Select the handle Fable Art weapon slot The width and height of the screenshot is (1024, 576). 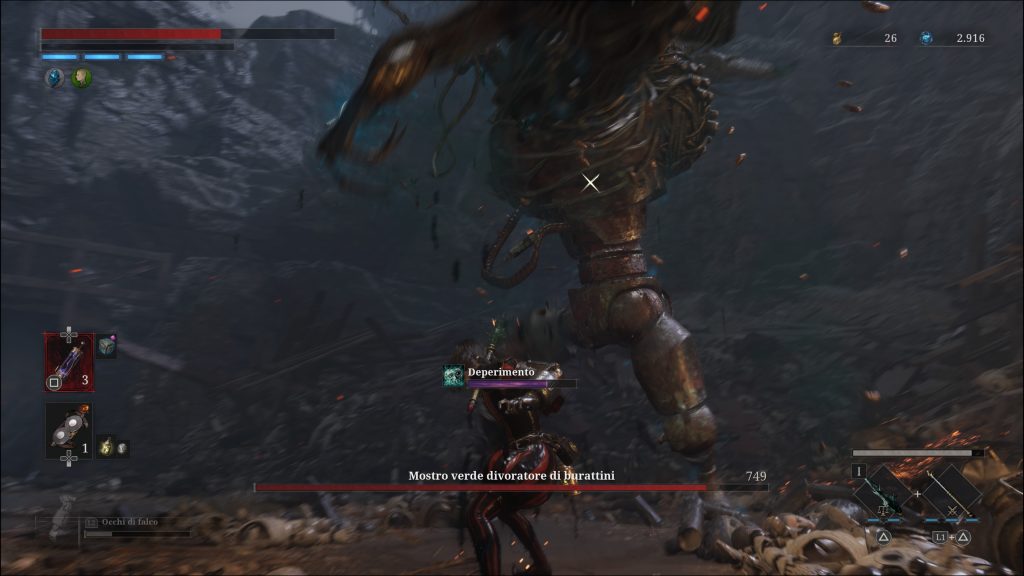click(x=949, y=492)
